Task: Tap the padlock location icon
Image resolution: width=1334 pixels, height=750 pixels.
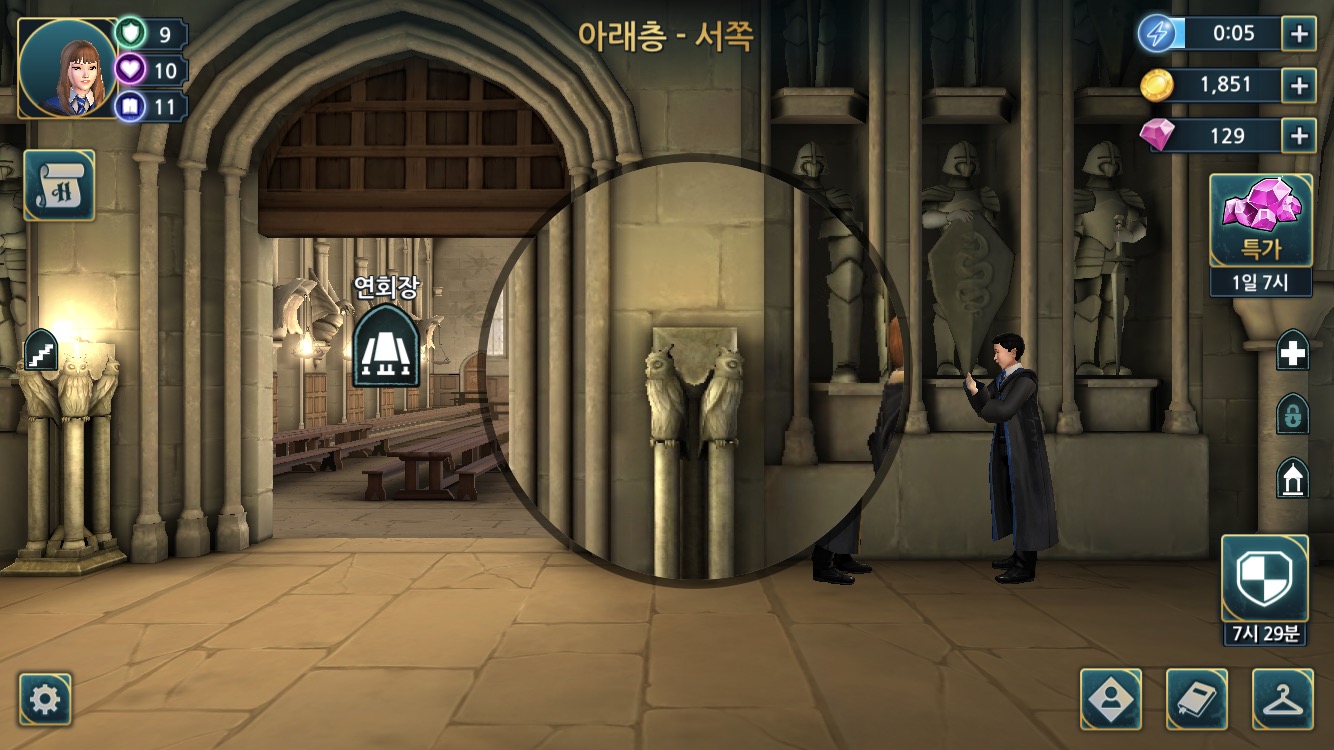Action: [x=1292, y=414]
